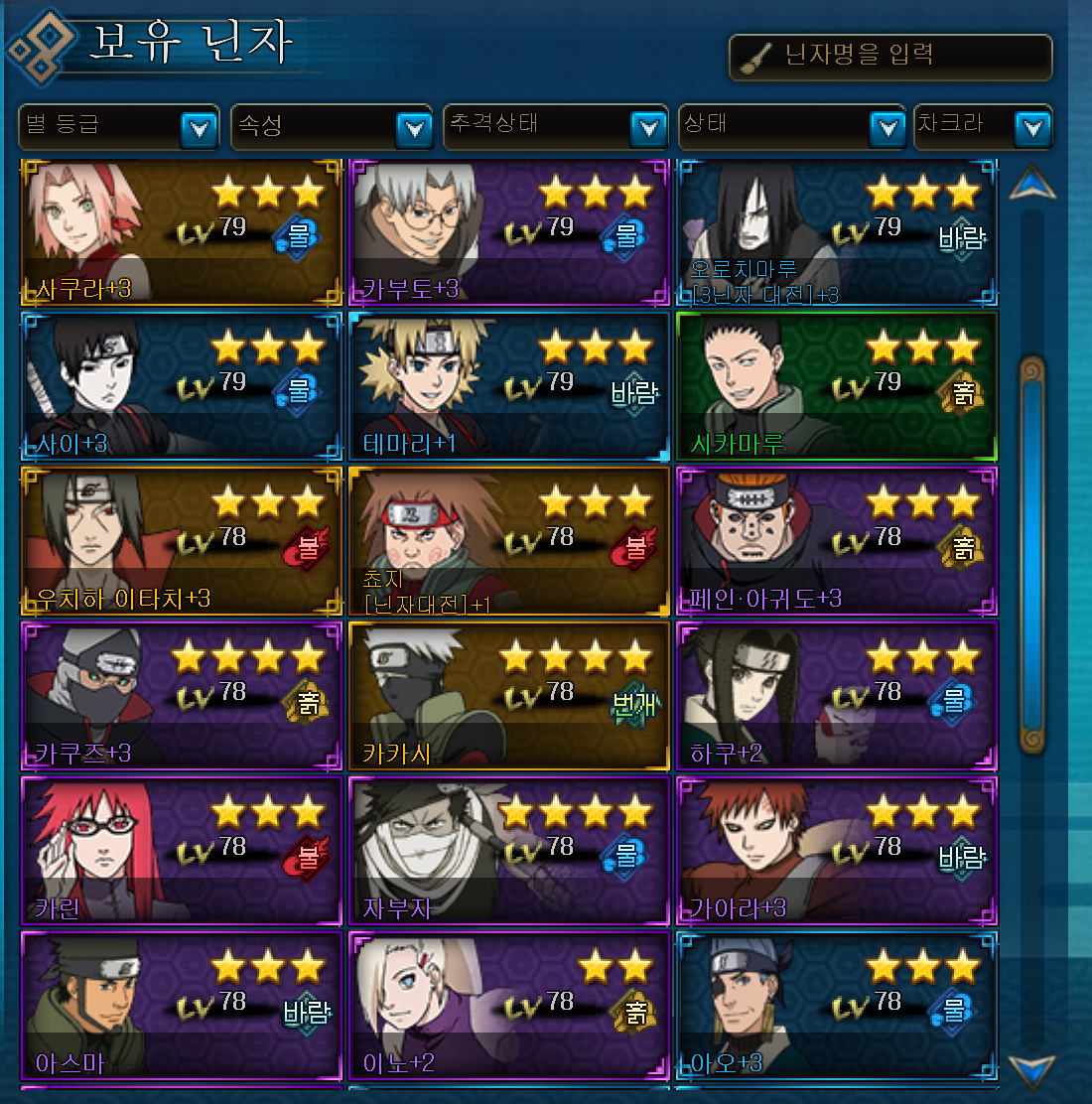Select the 오로치마루 ninja card
Image resolution: width=1092 pixels, height=1104 pixels.
[837, 232]
